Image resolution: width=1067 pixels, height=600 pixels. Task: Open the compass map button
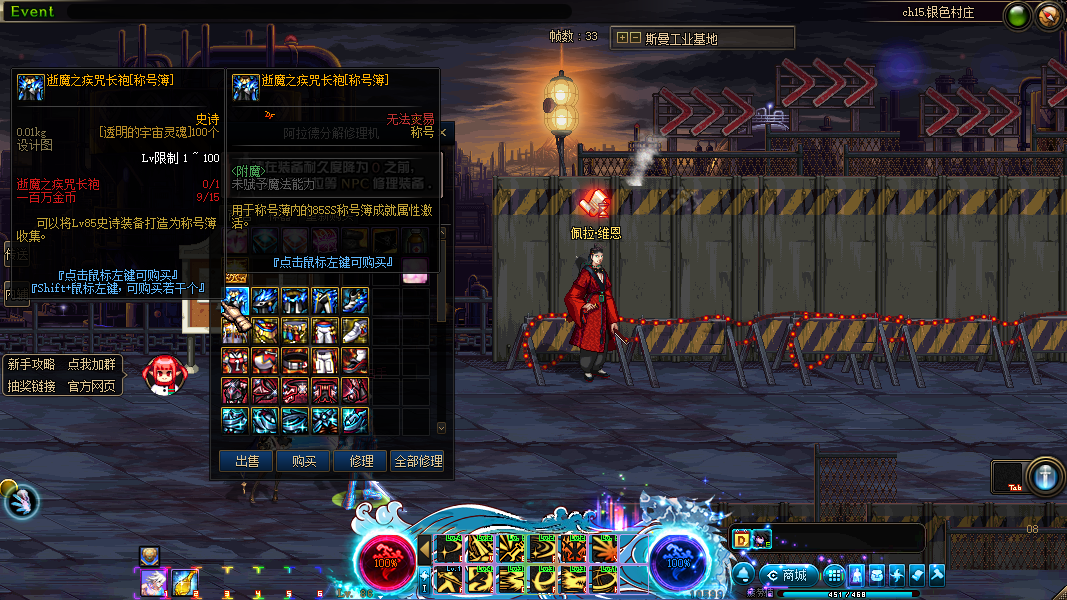1049,15
